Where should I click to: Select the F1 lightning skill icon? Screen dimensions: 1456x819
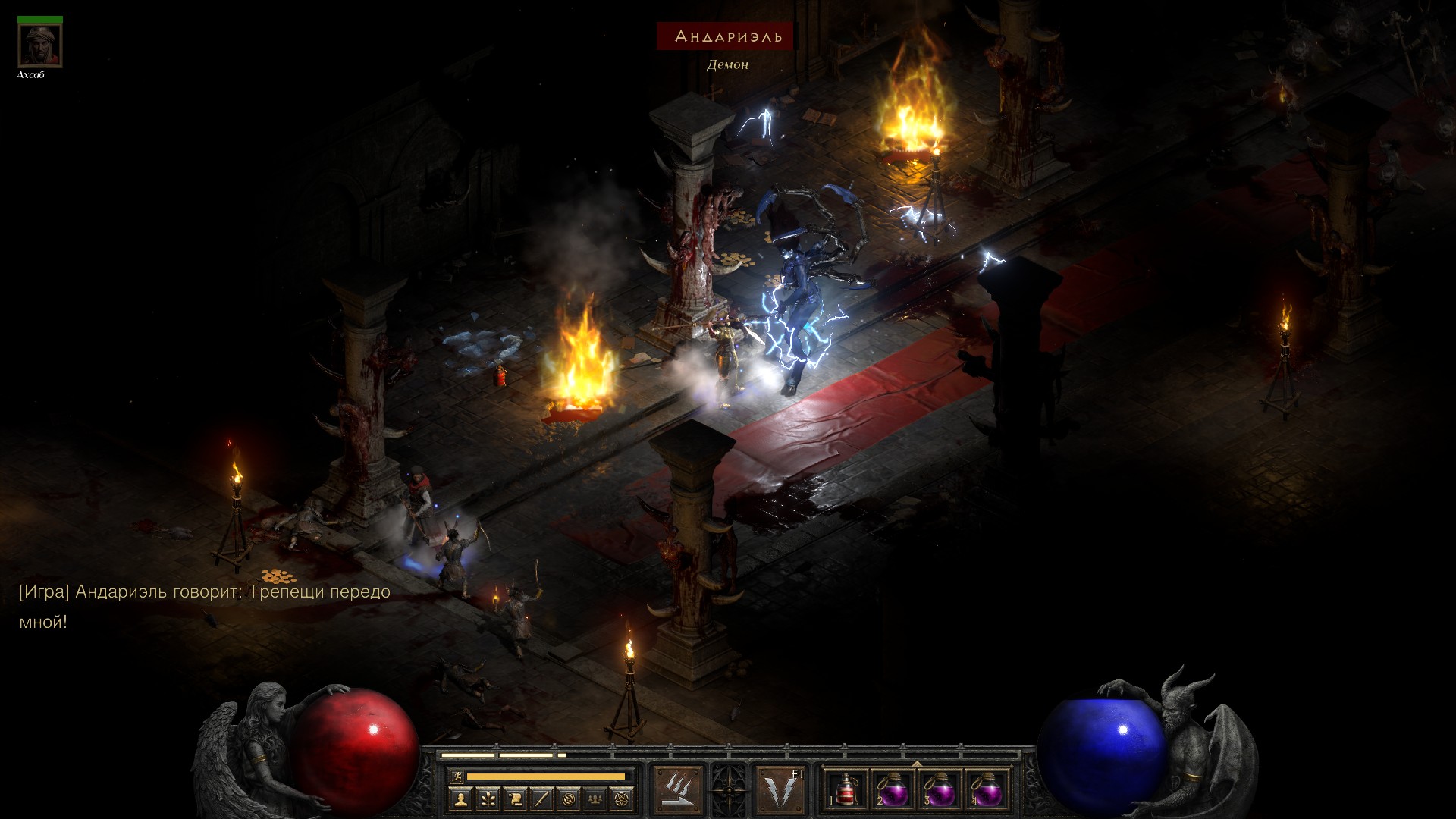[781, 789]
